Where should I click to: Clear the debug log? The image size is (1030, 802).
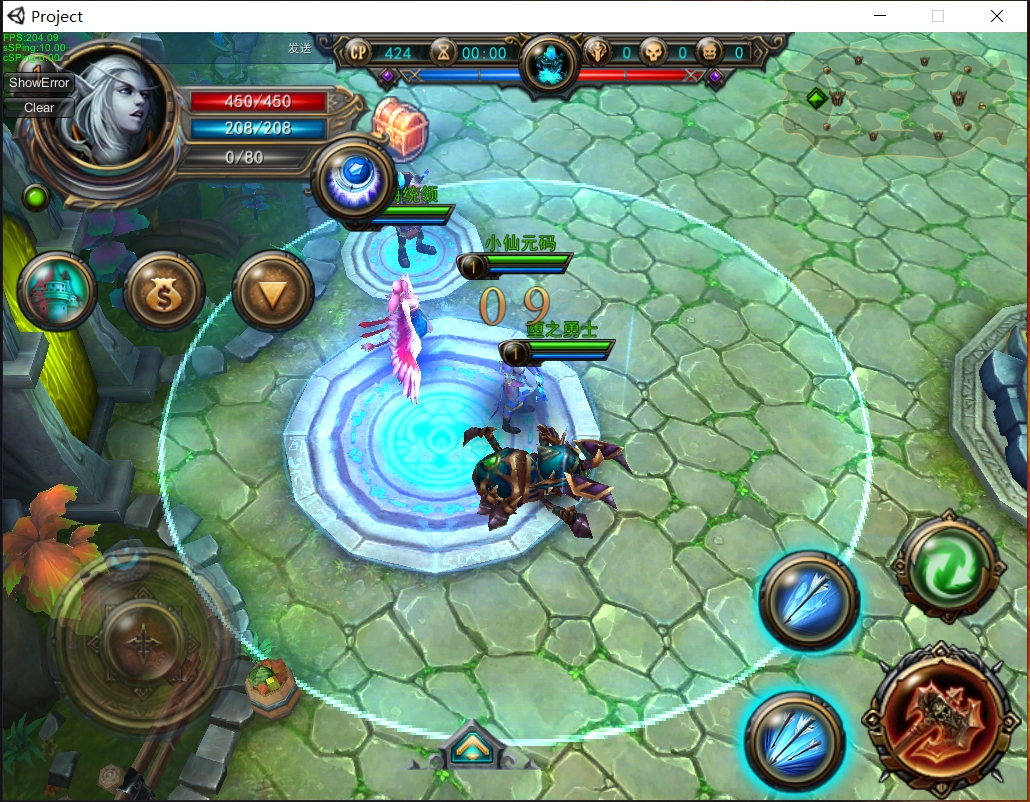(40, 108)
